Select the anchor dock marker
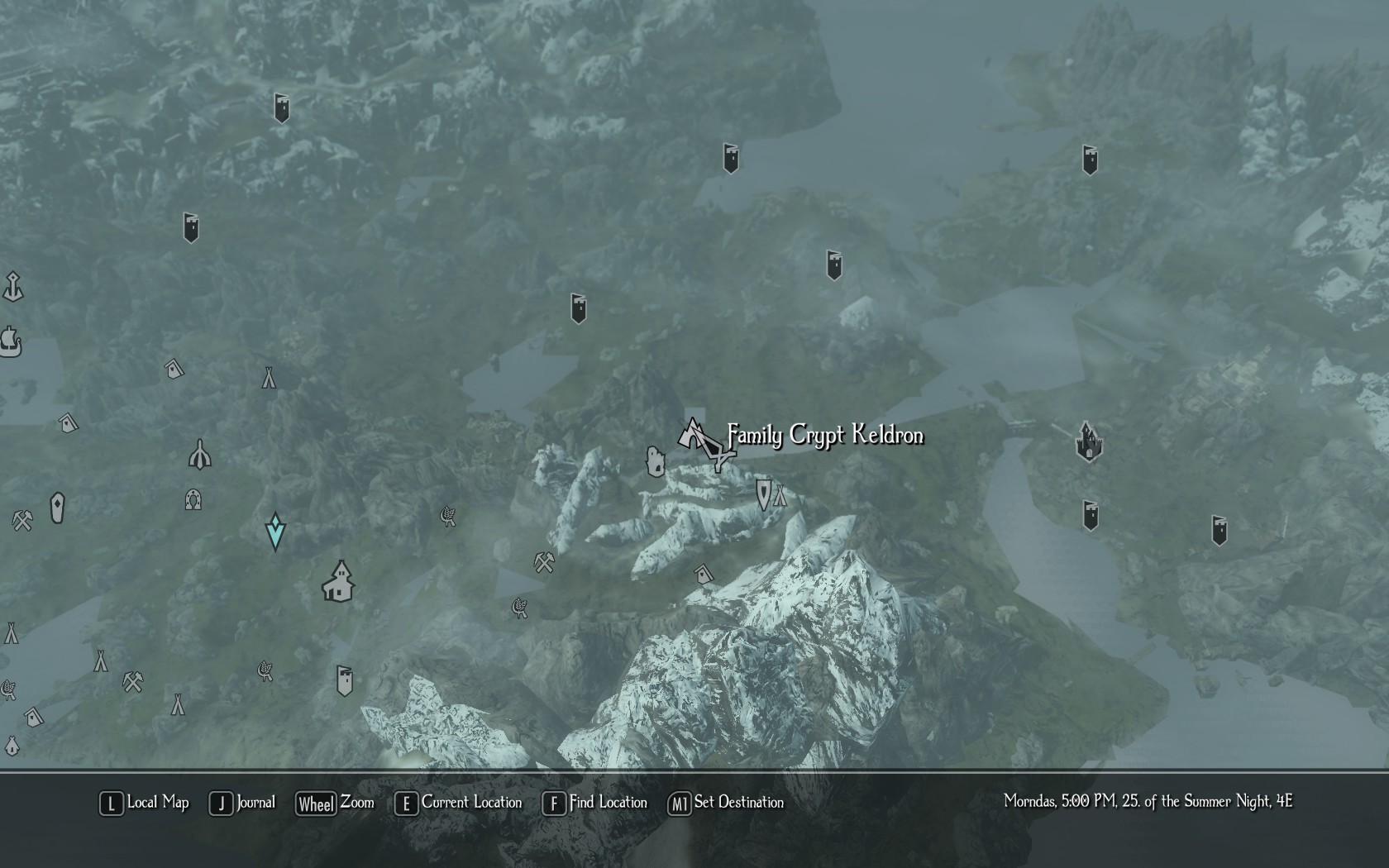The width and height of the screenshot is (1389, 868). (12, 287)
